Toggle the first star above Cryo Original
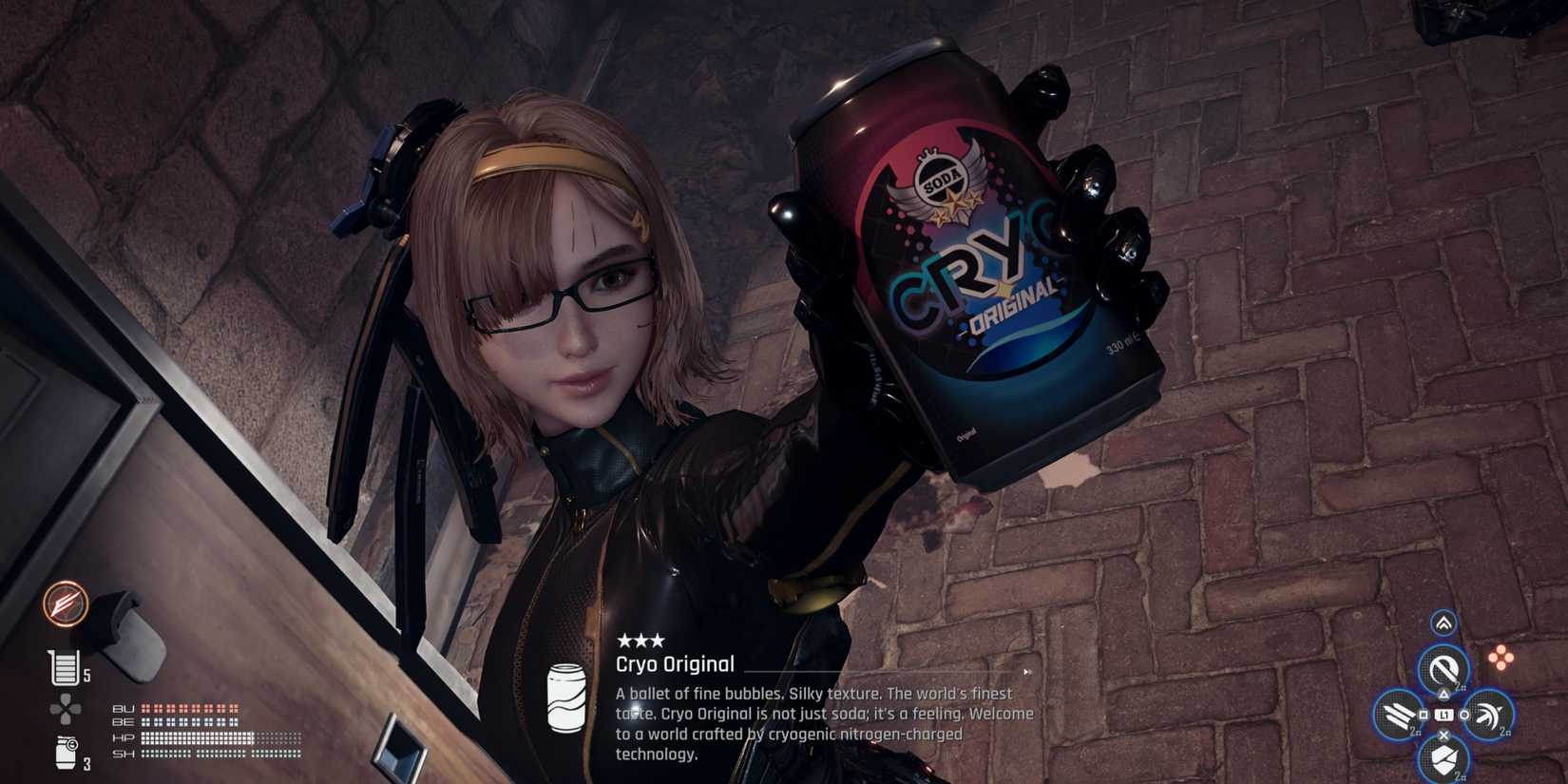Image resolution: width=1568 pixels, height=784 pixels. point(626,641)
